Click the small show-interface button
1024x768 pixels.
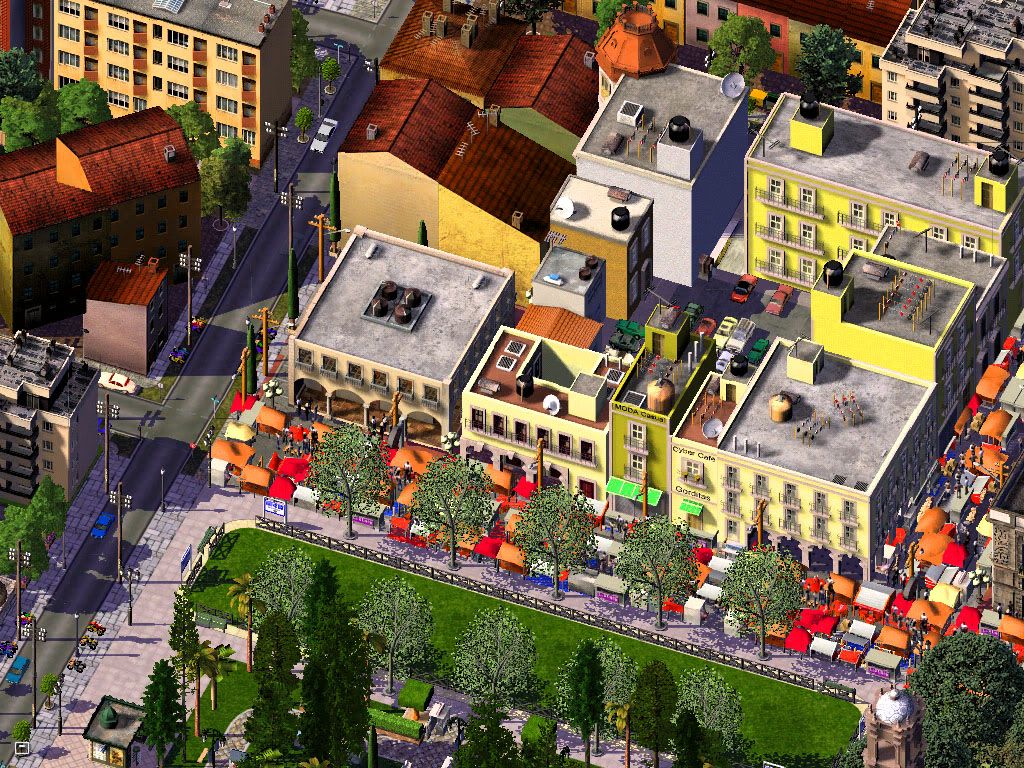21,746
